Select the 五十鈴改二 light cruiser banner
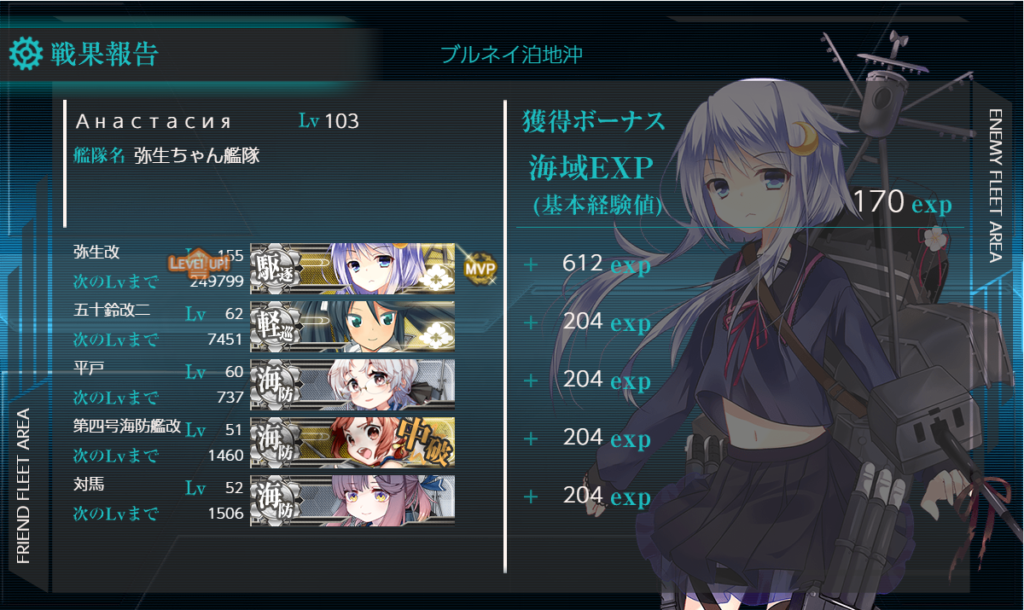 pos(352,324)
